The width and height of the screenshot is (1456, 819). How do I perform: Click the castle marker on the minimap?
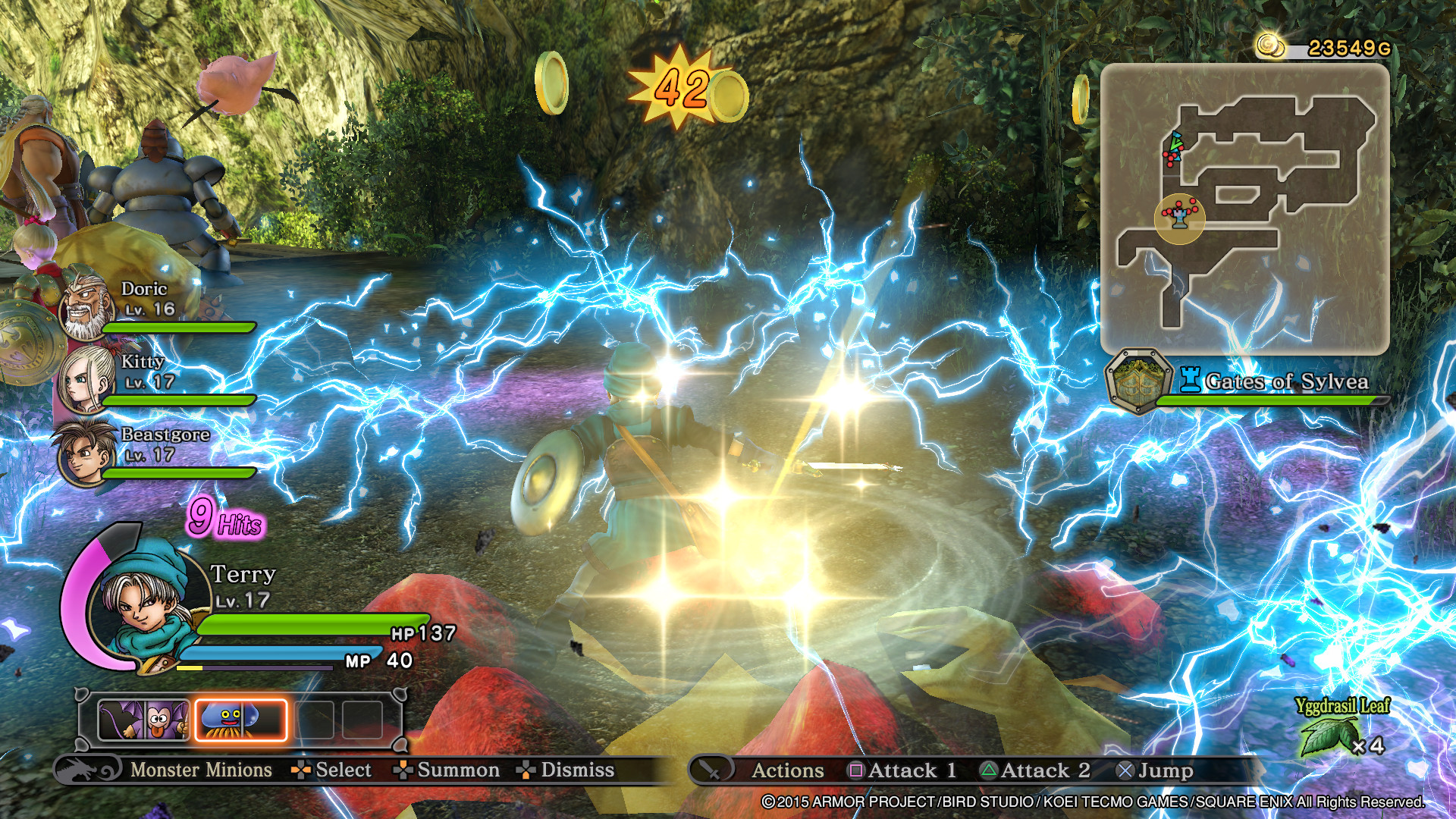tap(1179, 218)
